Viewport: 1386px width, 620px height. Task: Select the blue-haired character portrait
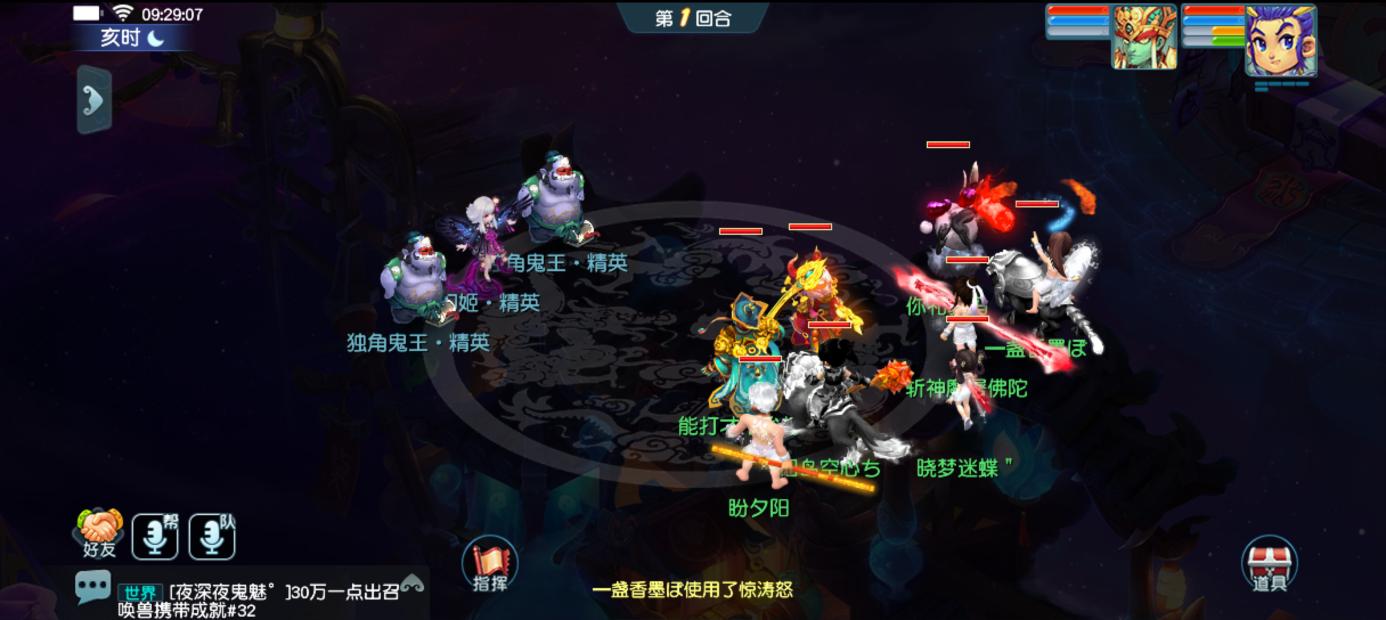pyautogui.click(x=1280, y=40)
